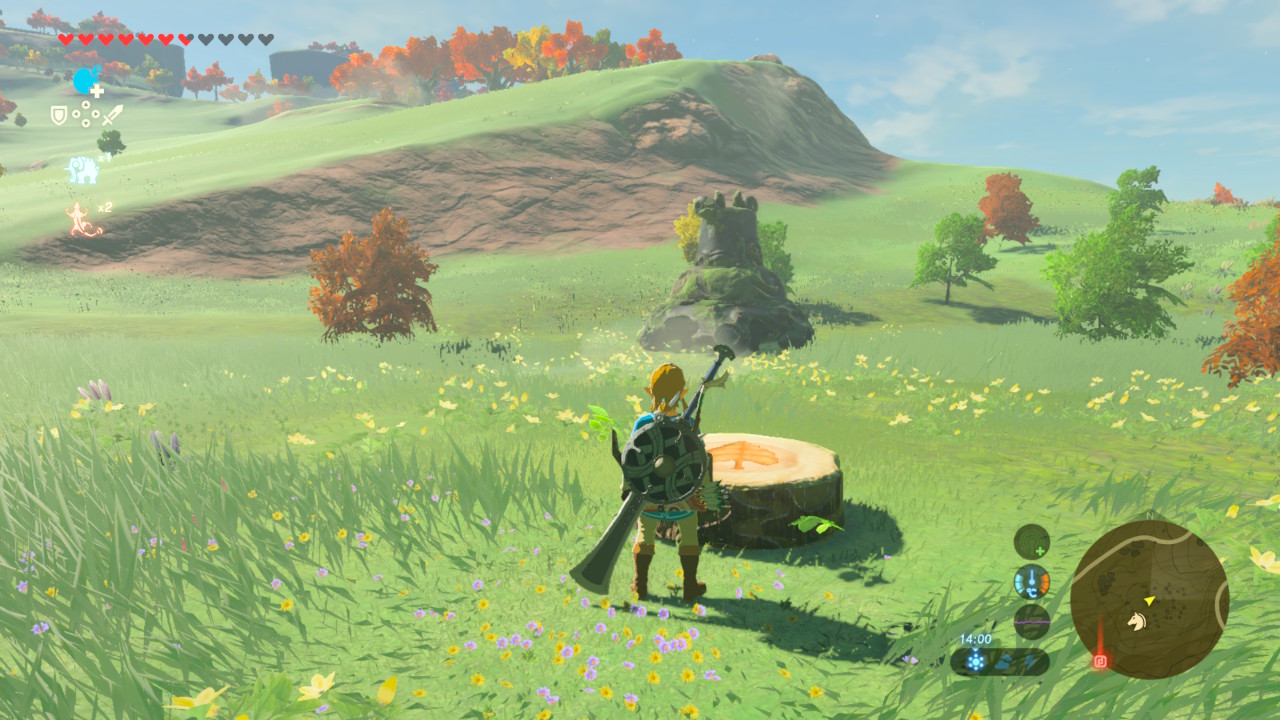This screenshot has width=1280, height=720.
Task: Activate the glowing elephant champion ability
Action: coord(82,170)
